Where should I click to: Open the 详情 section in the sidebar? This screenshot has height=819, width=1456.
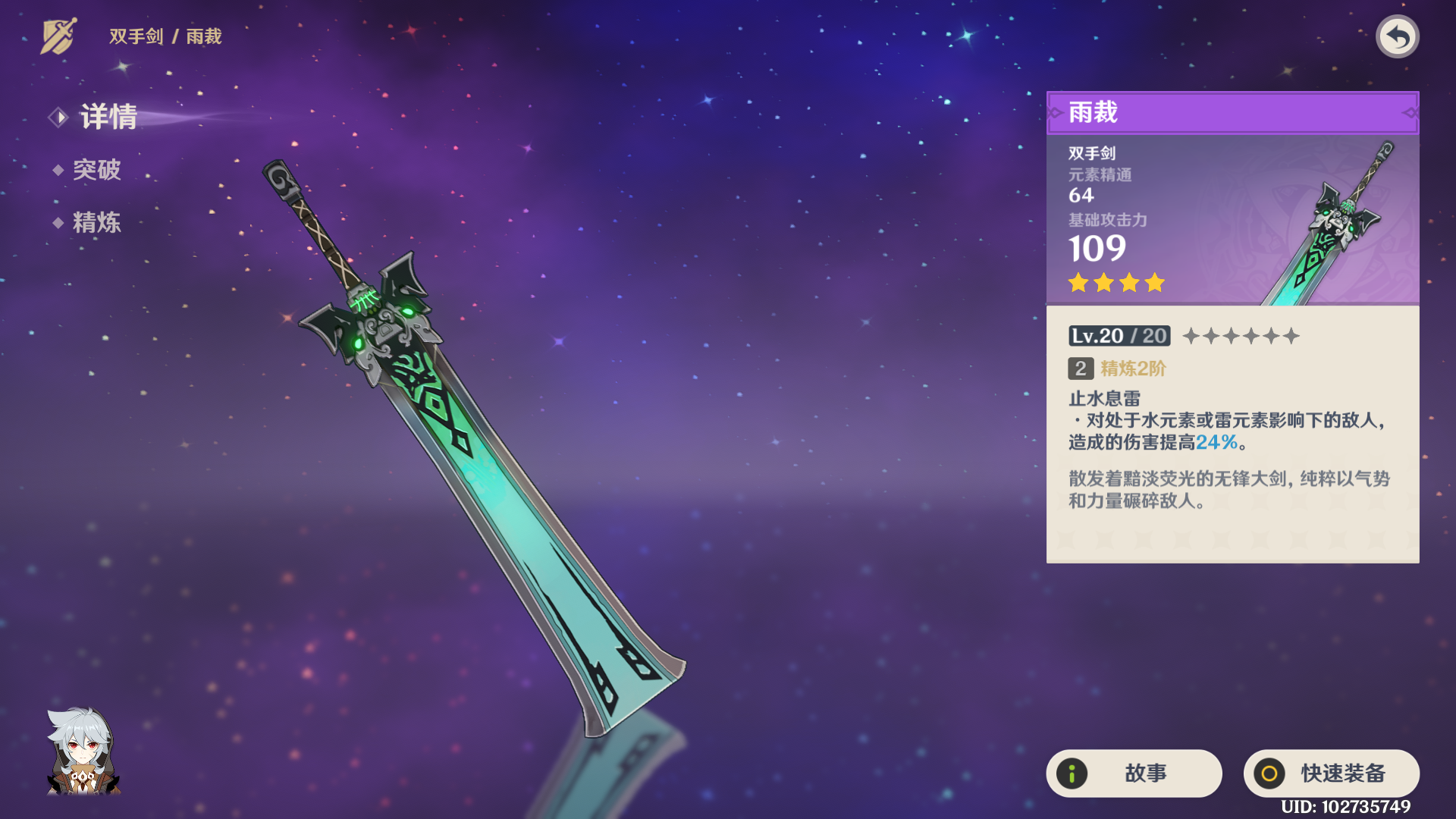(x=106, y=117)
